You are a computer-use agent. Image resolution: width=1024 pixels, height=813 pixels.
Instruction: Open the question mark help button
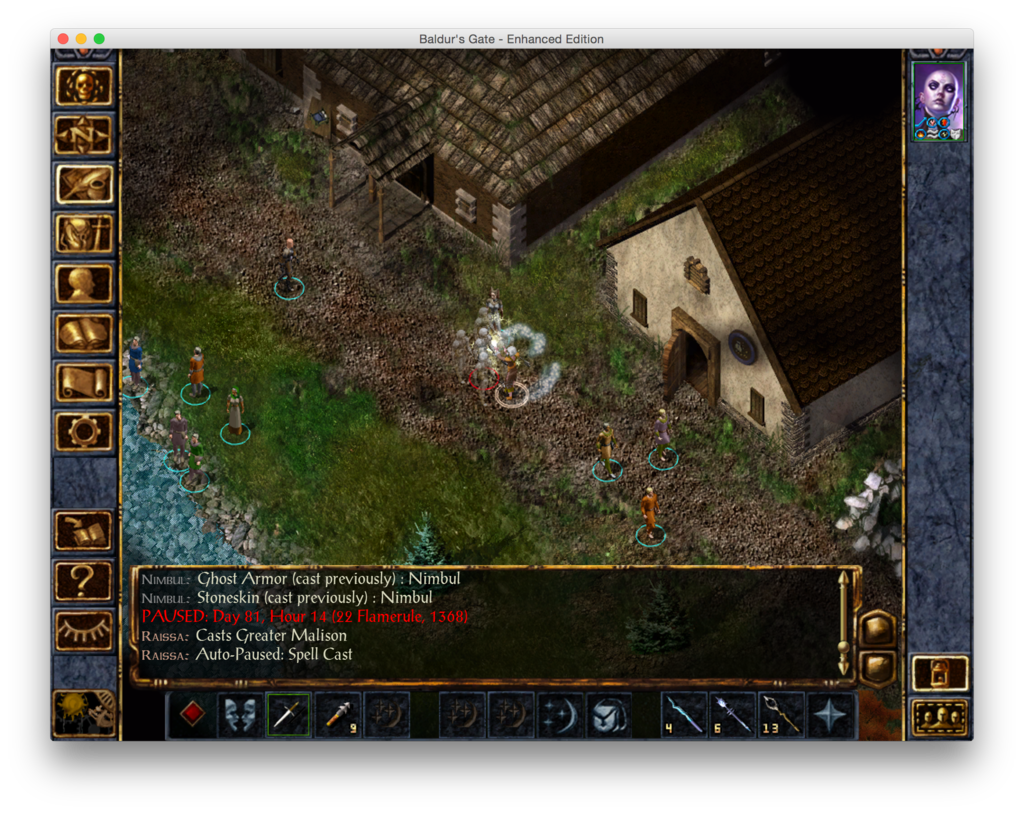pyautogui.click(x=84, y=580)
